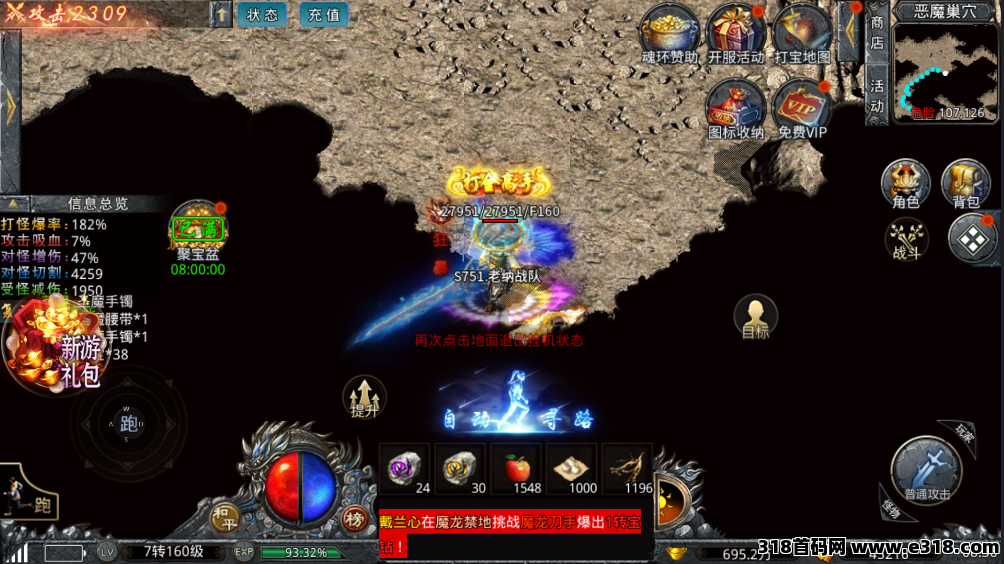Open the 状态 status panel
The width and height of the screenshot is (1004, 564).
coord(262,15)
